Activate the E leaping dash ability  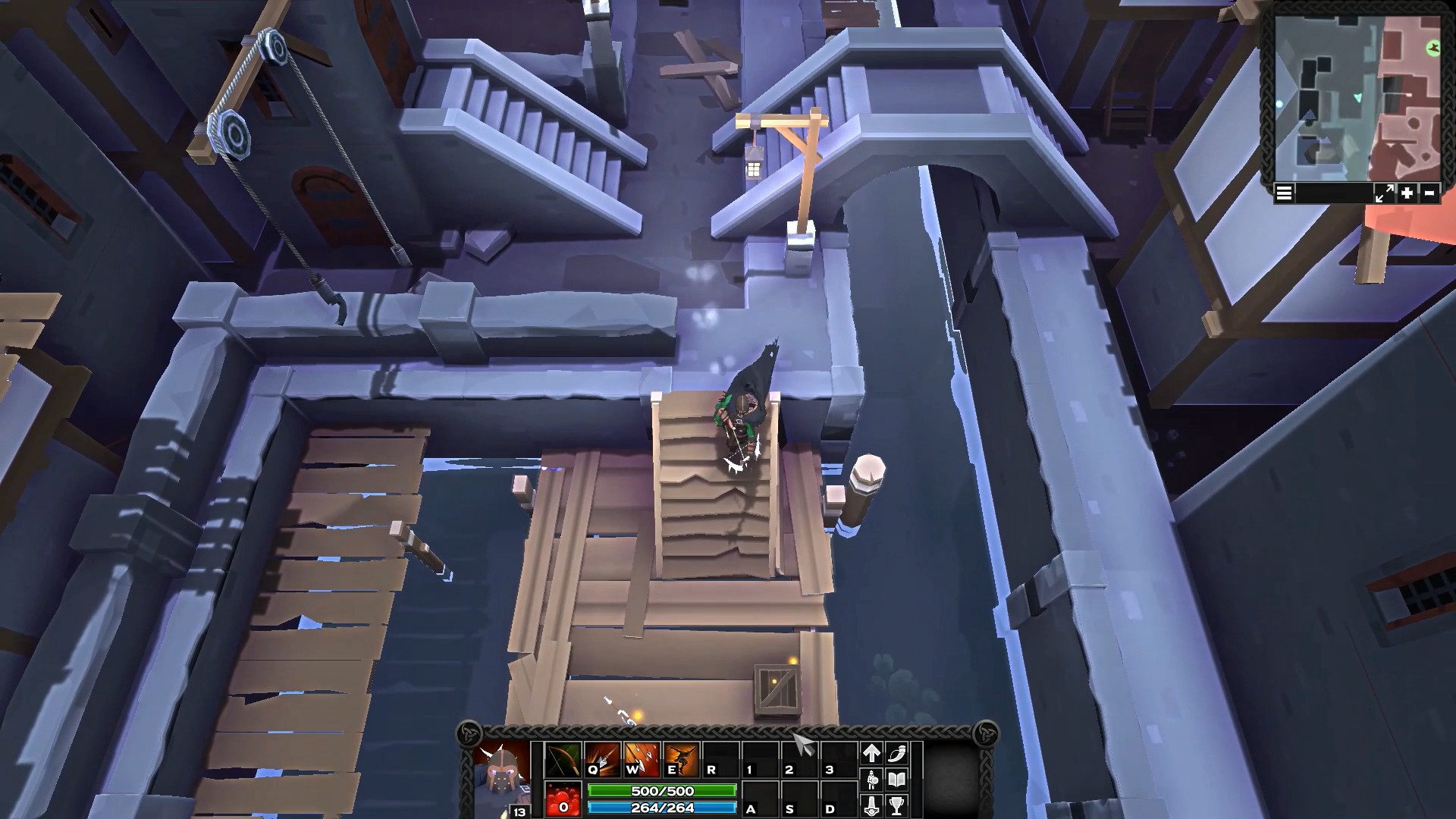pyautogui.click(x=681, y=760)
